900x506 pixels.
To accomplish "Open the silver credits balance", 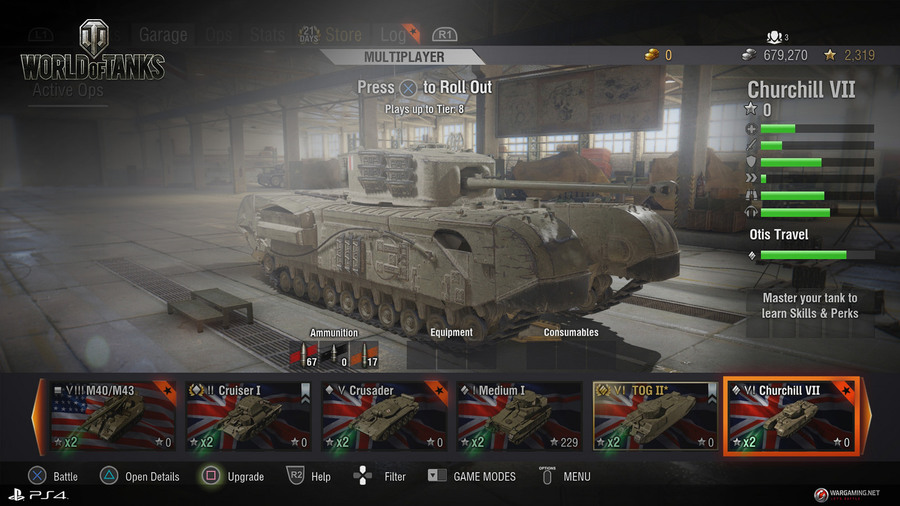I will coord(778,55).
